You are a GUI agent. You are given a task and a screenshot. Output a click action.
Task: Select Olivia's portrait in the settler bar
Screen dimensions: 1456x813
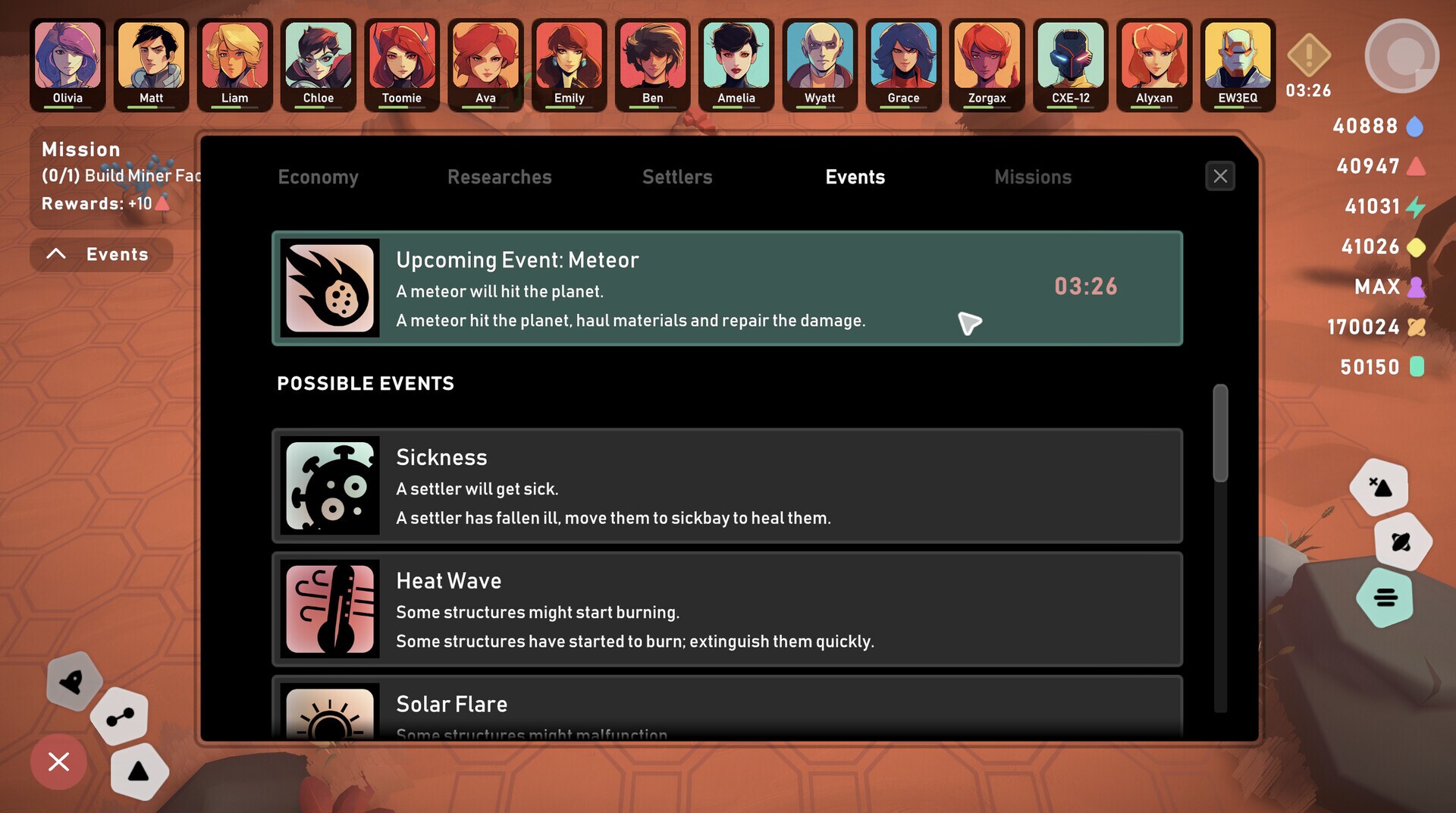(x=67, y=58)
